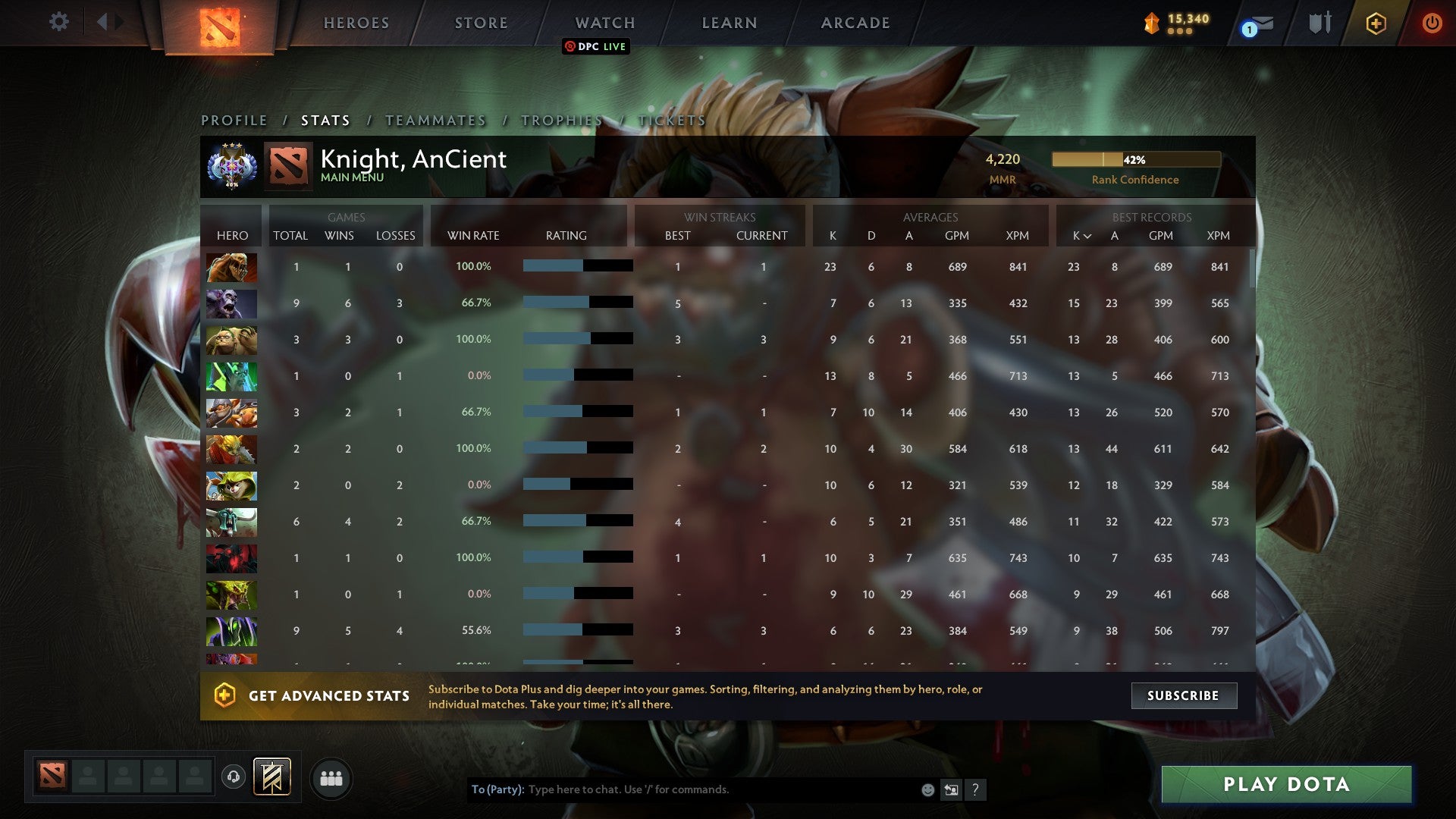Click the party chat input field
The image size is (1456, 819).
682,789
